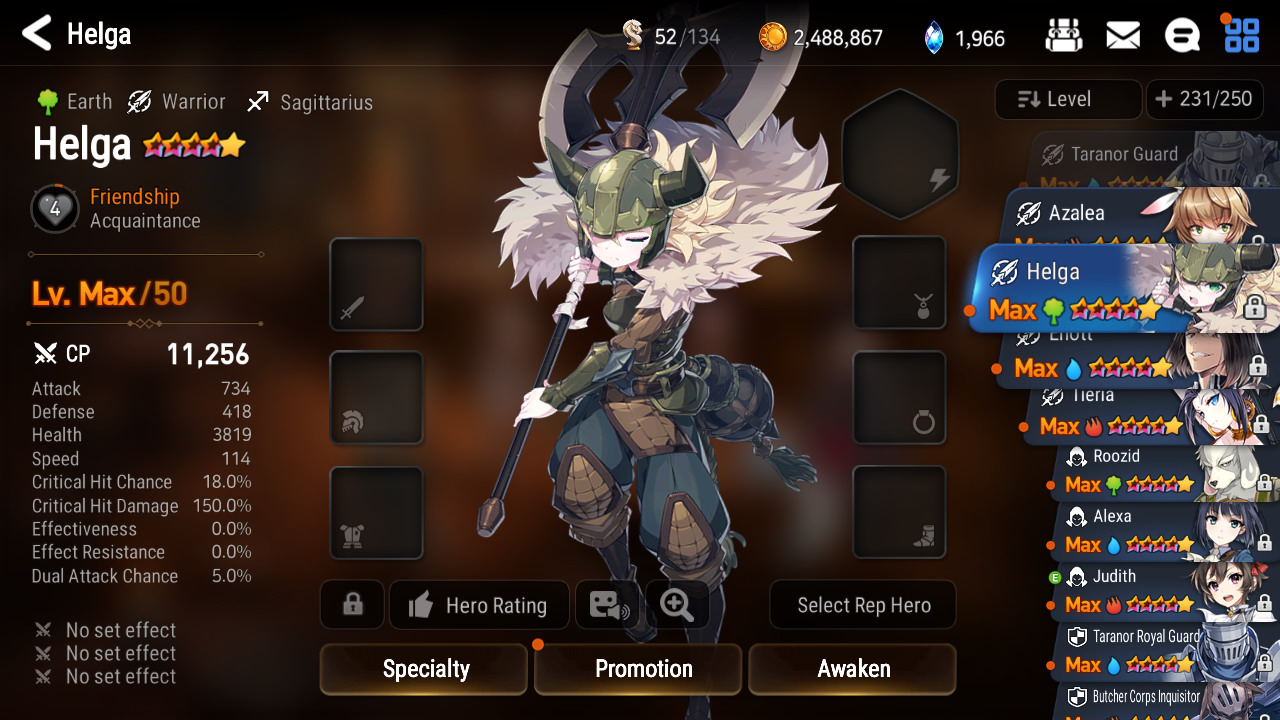
Task: Open chat via the speech bubble icon
Action: click(1182, 37)
